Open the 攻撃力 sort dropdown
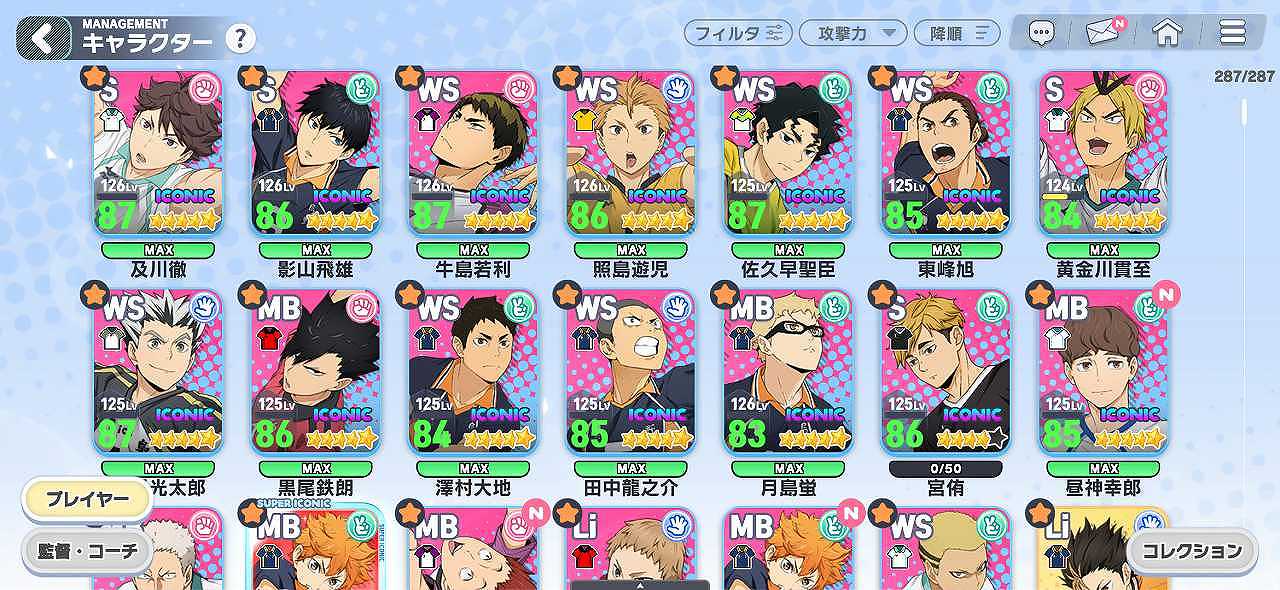Image resolution: width=1280 pixels, height=590 pixels. point(853,33)
